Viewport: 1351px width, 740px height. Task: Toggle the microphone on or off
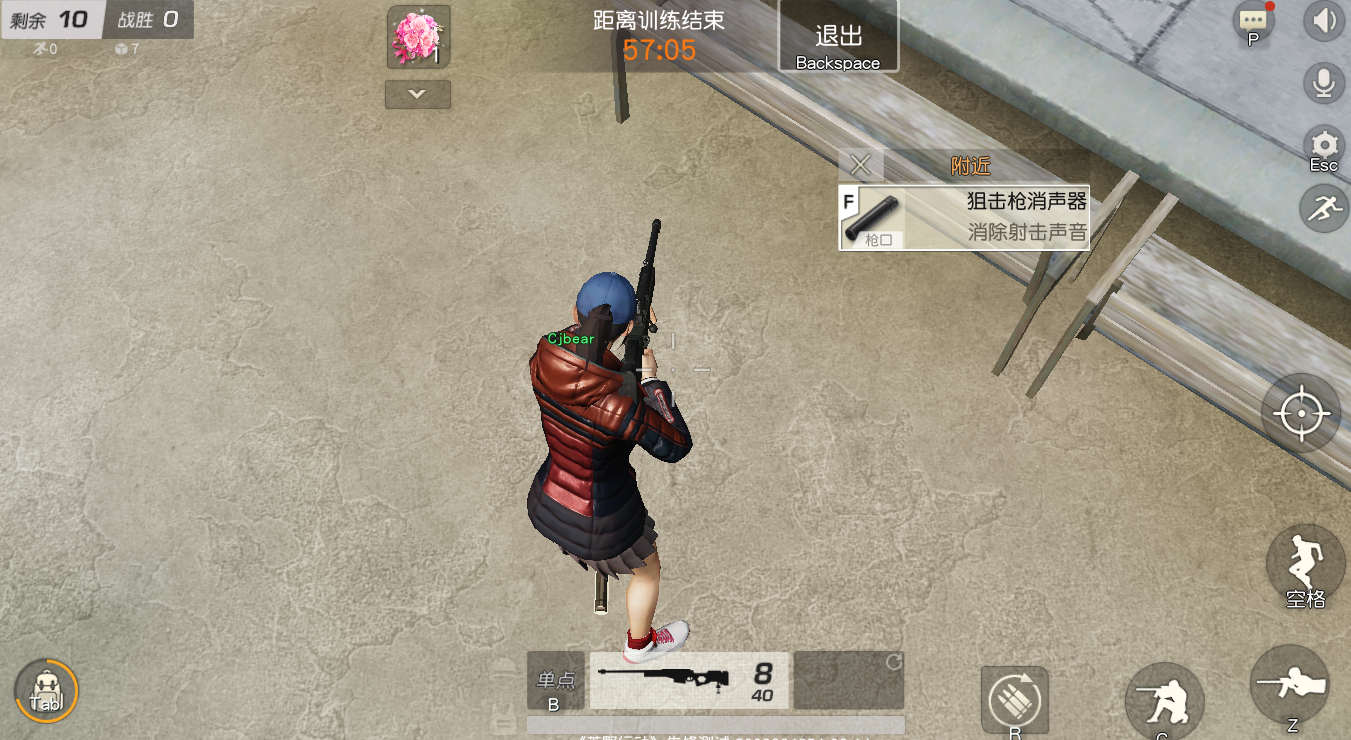coord(1323,83)
